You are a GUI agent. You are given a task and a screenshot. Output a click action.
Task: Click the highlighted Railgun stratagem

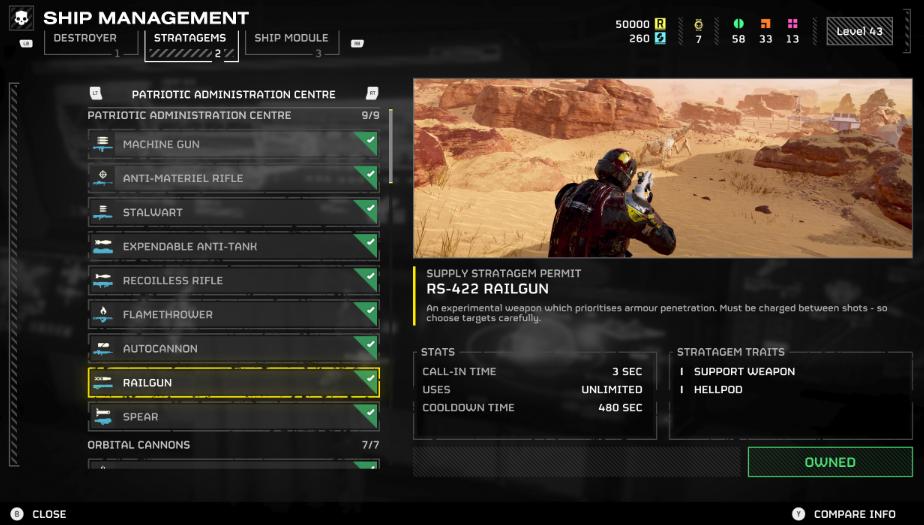[233, 383]
